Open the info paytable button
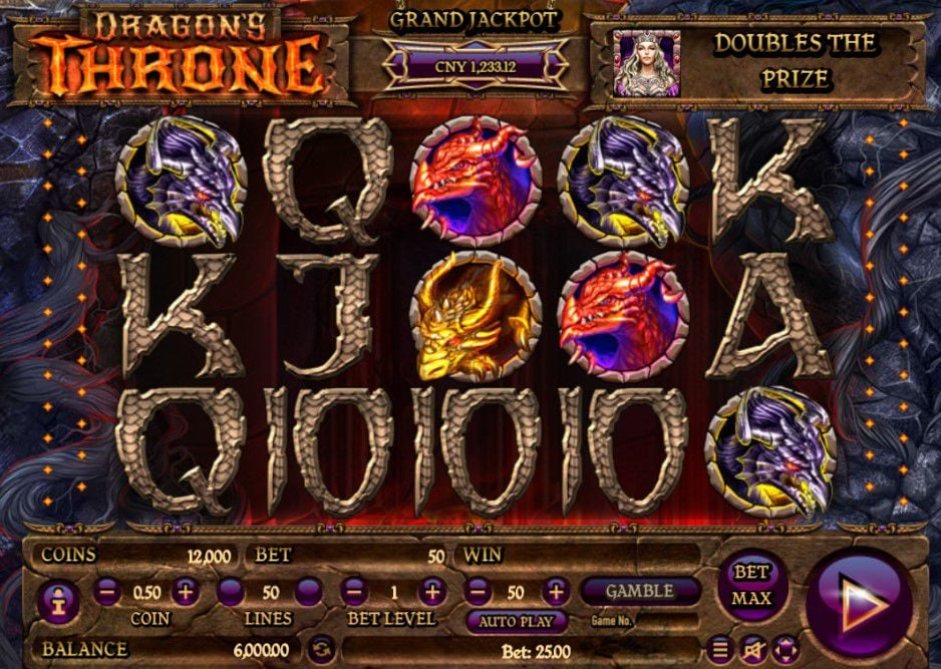941x669 pixels. coord(59,602)
